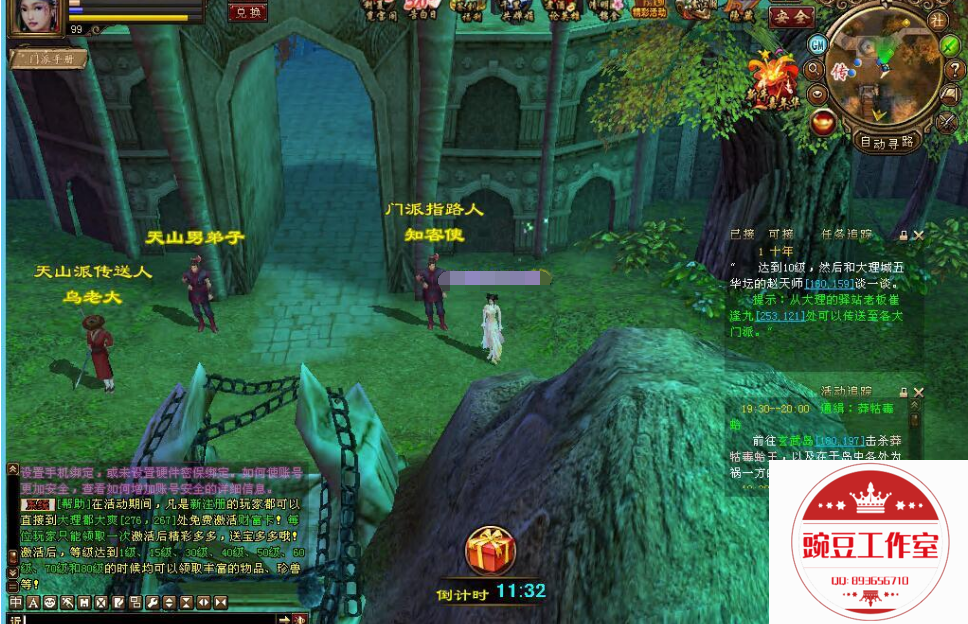The width and height of the screenshot is (968, 624).
Task: Open the 门派手册 sect handbook
Action: tap(48, 59)
